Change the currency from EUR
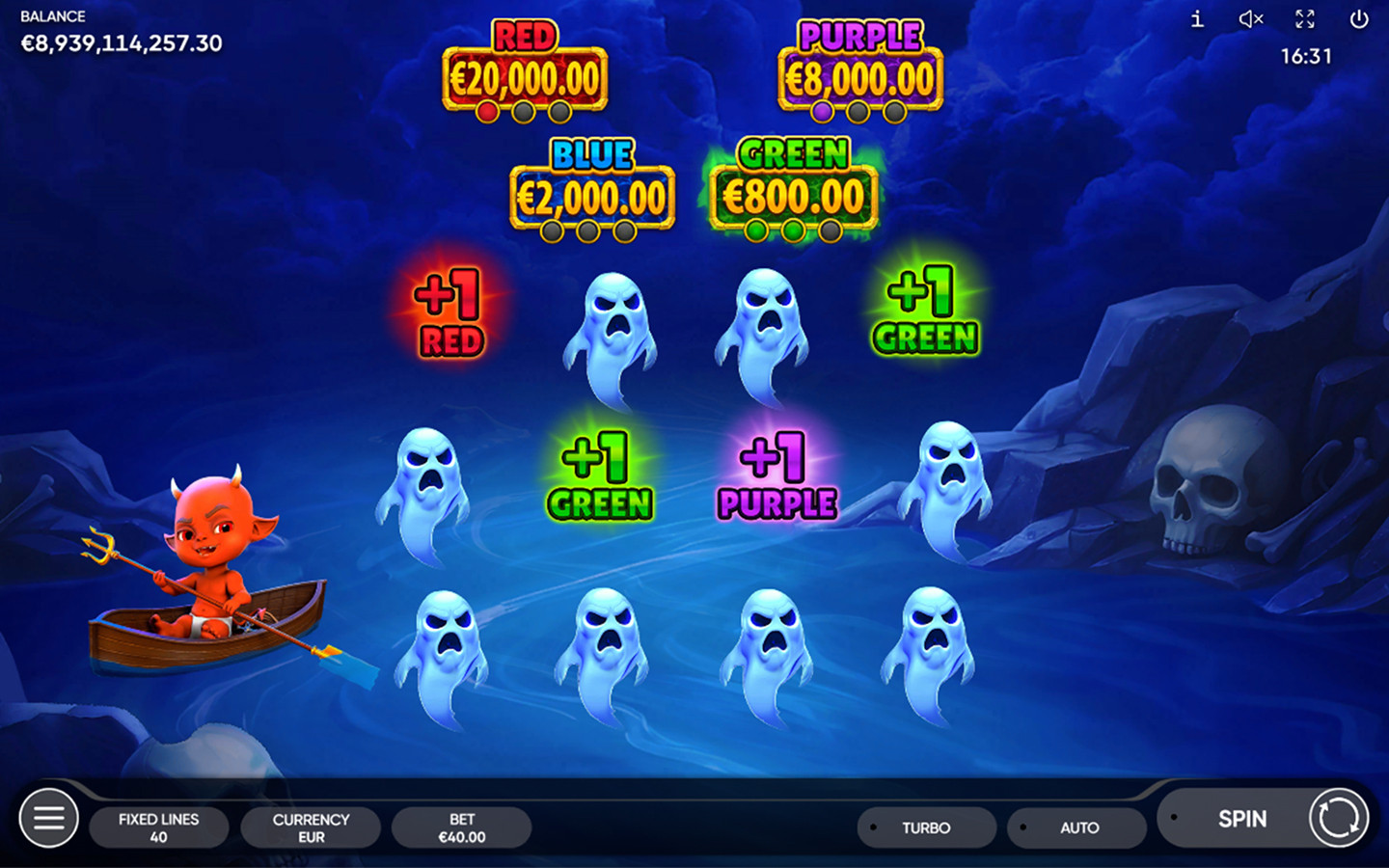The height and width of the screenshot is (868, 1389). pos(311,827)
